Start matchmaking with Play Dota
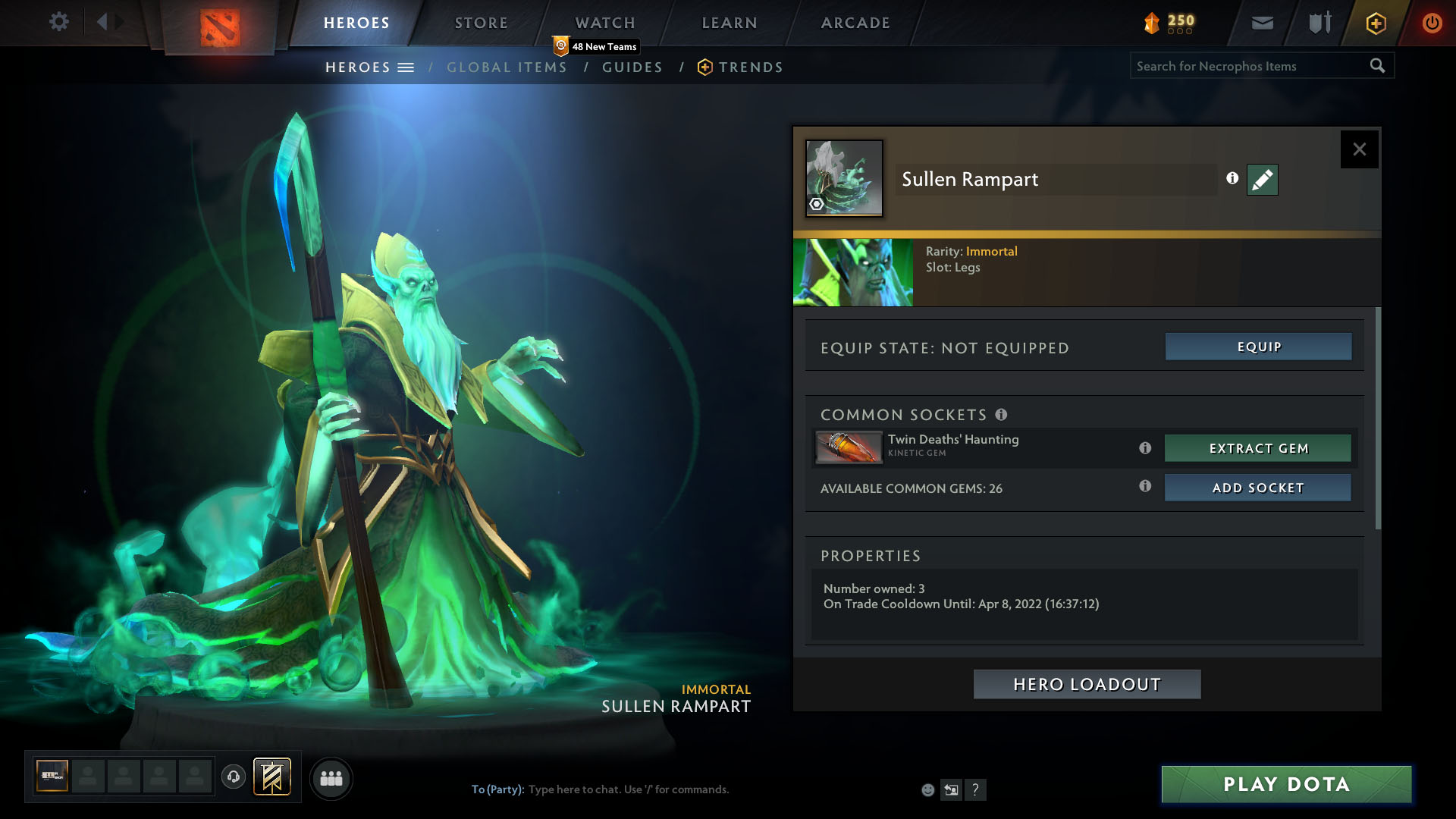 1286,784
